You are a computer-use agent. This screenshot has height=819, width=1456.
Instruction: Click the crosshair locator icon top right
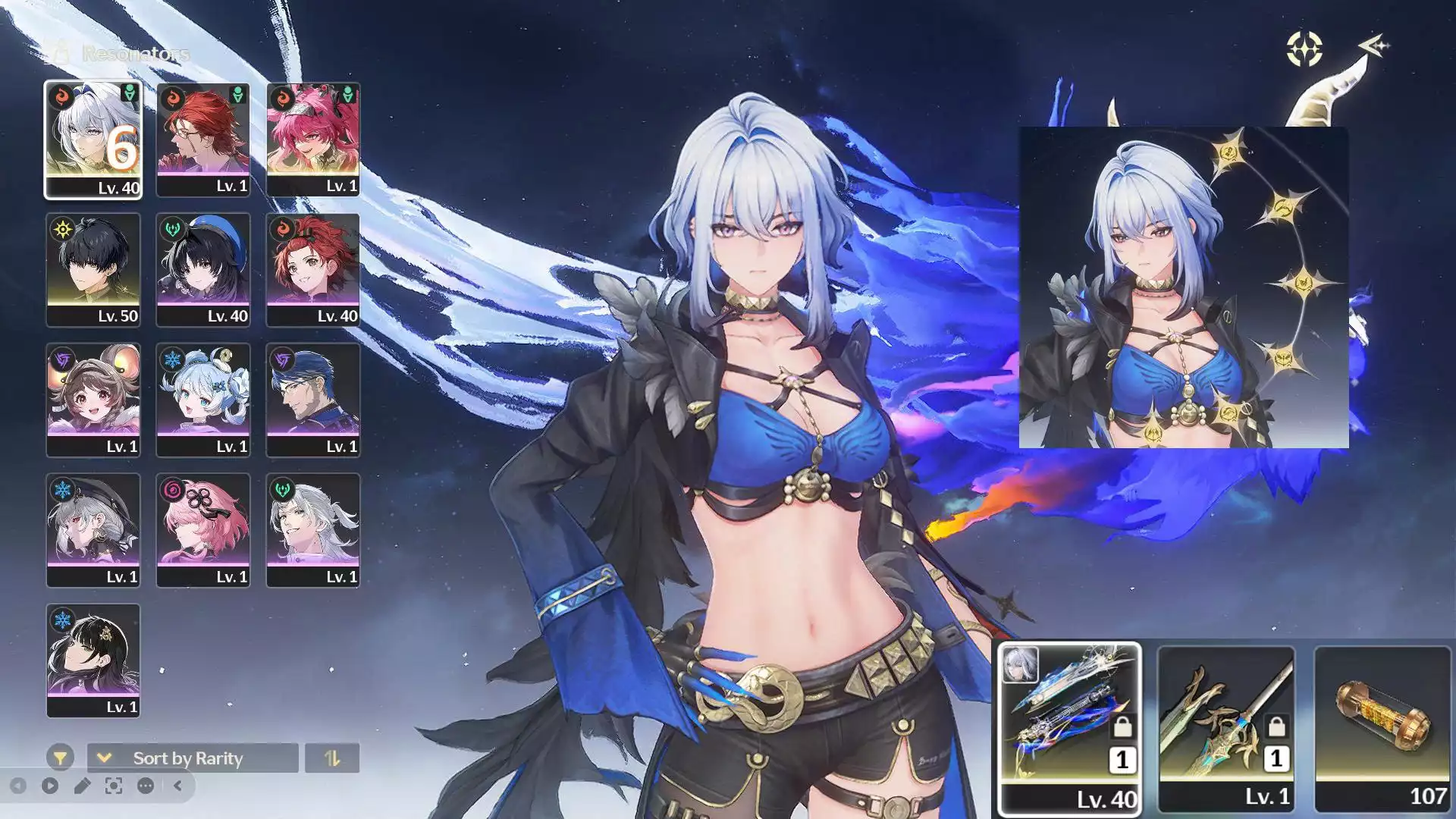pyautogui.click(x=1303, y=48)
